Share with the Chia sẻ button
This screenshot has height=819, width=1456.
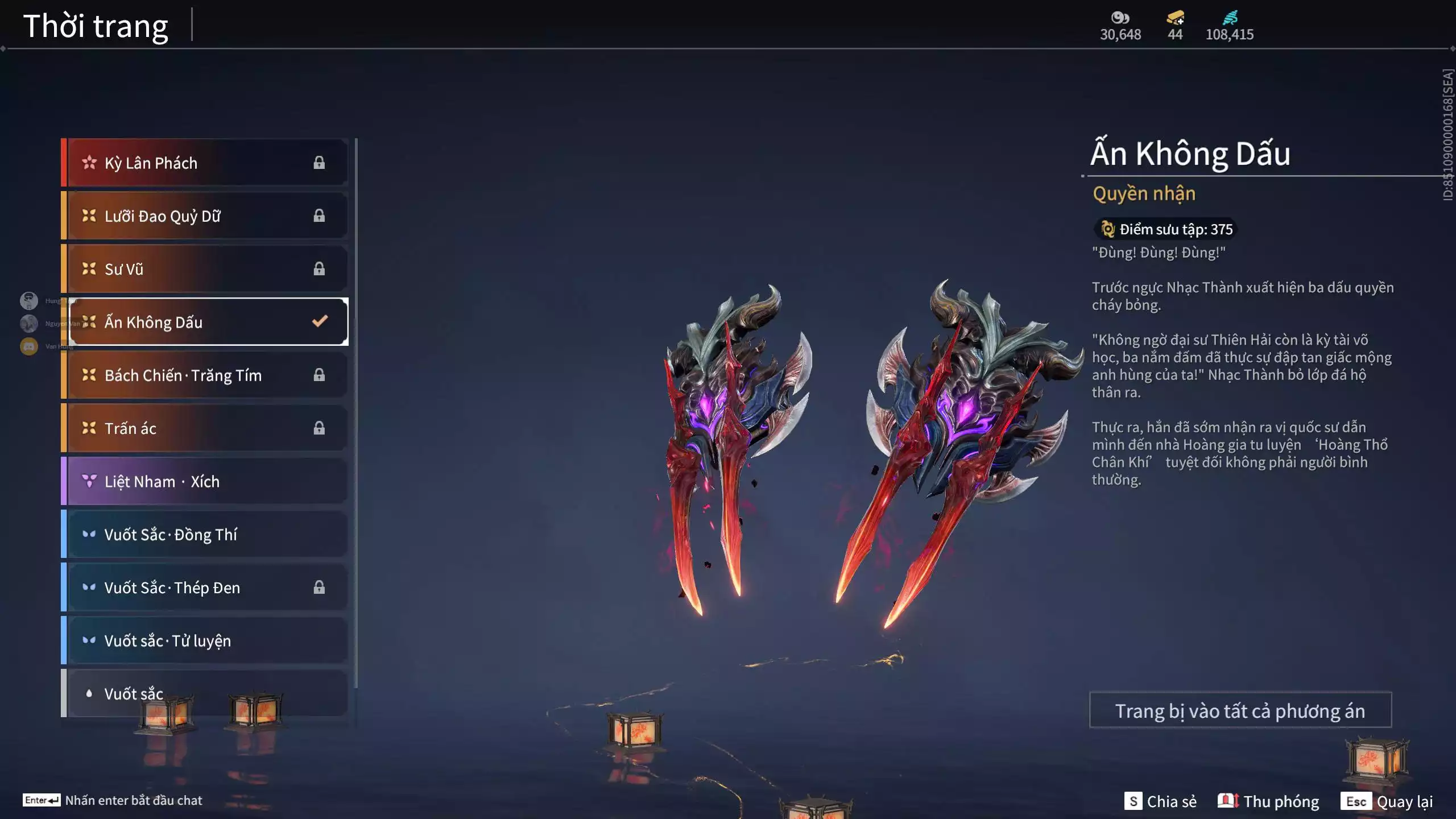[x=1160, y=801]
